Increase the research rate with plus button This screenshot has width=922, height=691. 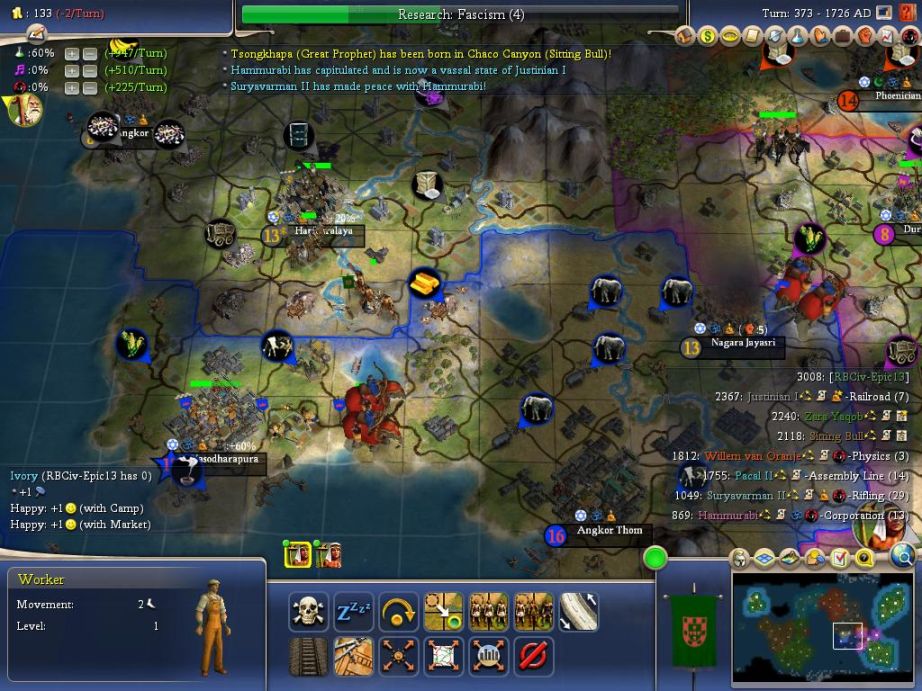(x=72, y=53)
